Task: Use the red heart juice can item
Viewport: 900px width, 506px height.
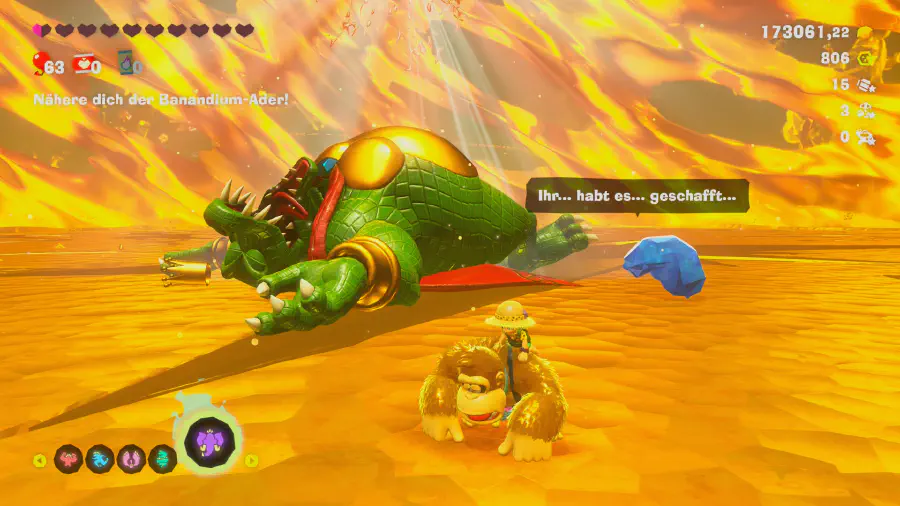Action: [86, 65]
